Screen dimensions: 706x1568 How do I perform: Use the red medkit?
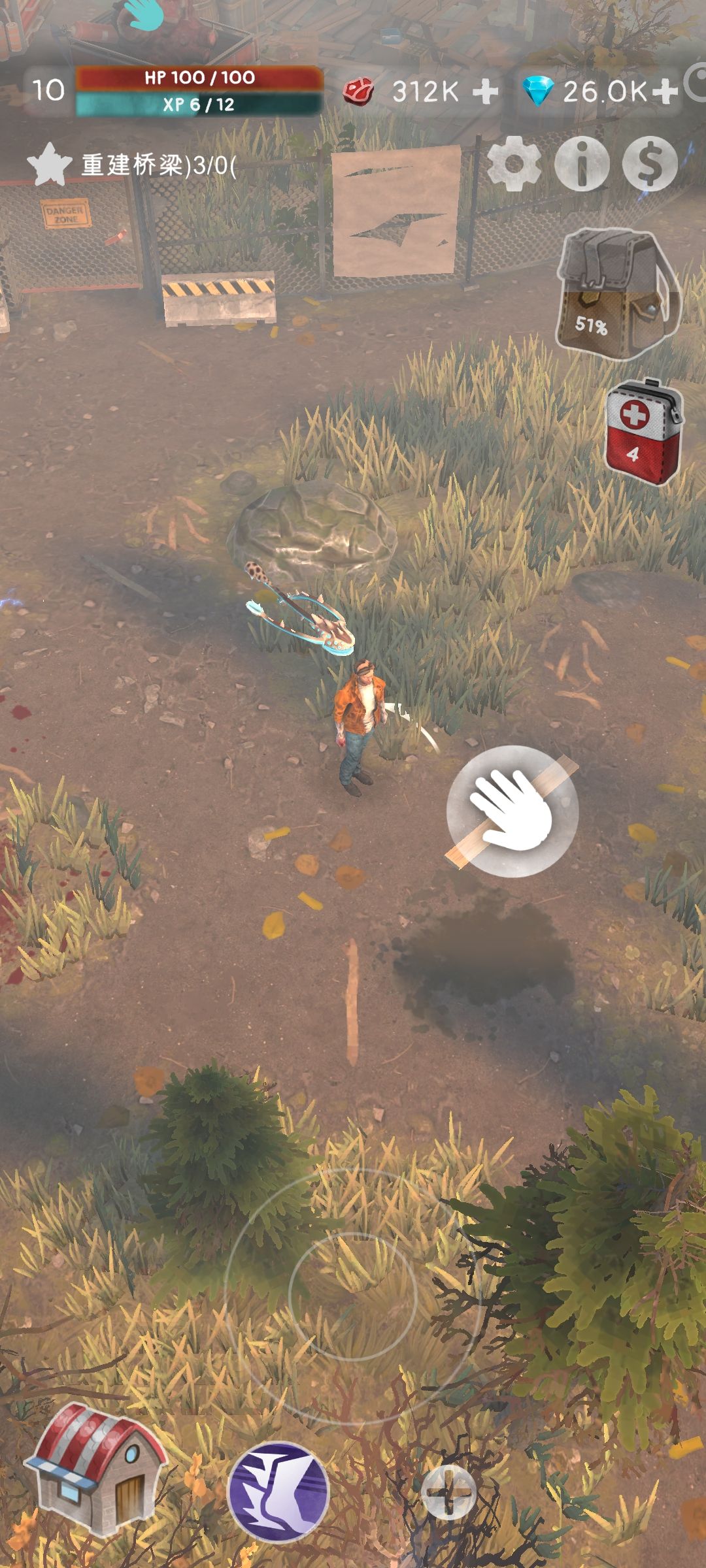point(643,431)
